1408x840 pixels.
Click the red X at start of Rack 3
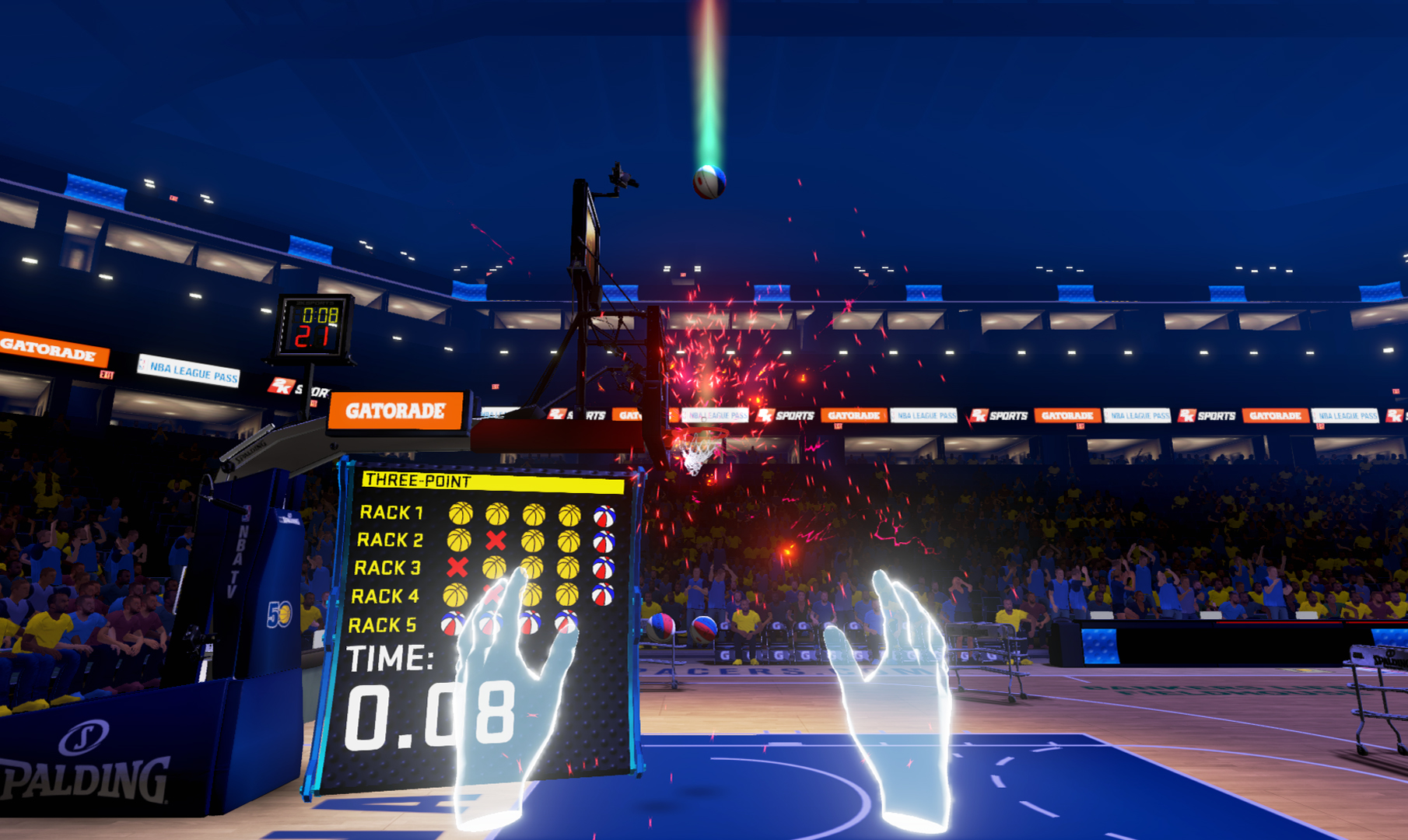tap(457, 567)
